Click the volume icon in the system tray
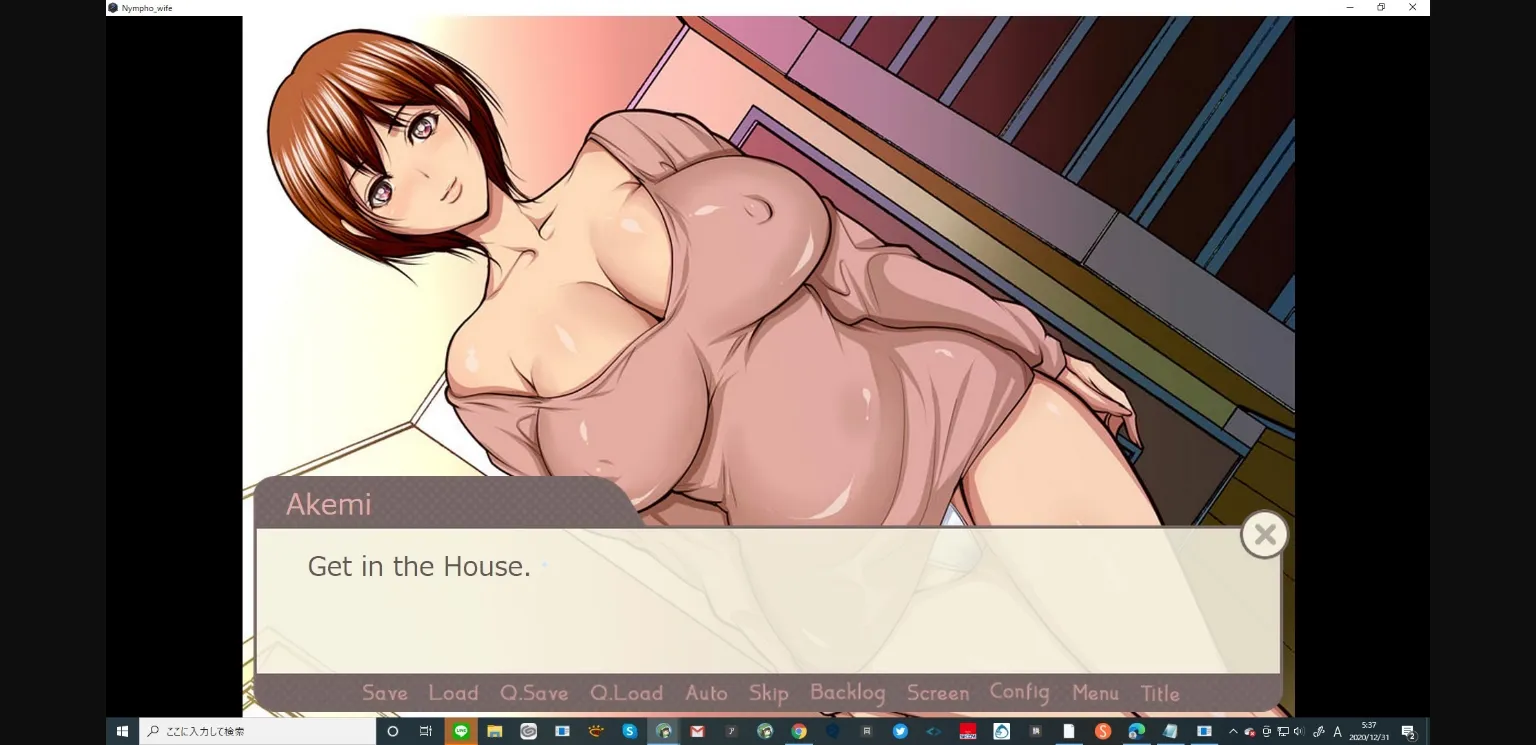 click(1299, 731)
